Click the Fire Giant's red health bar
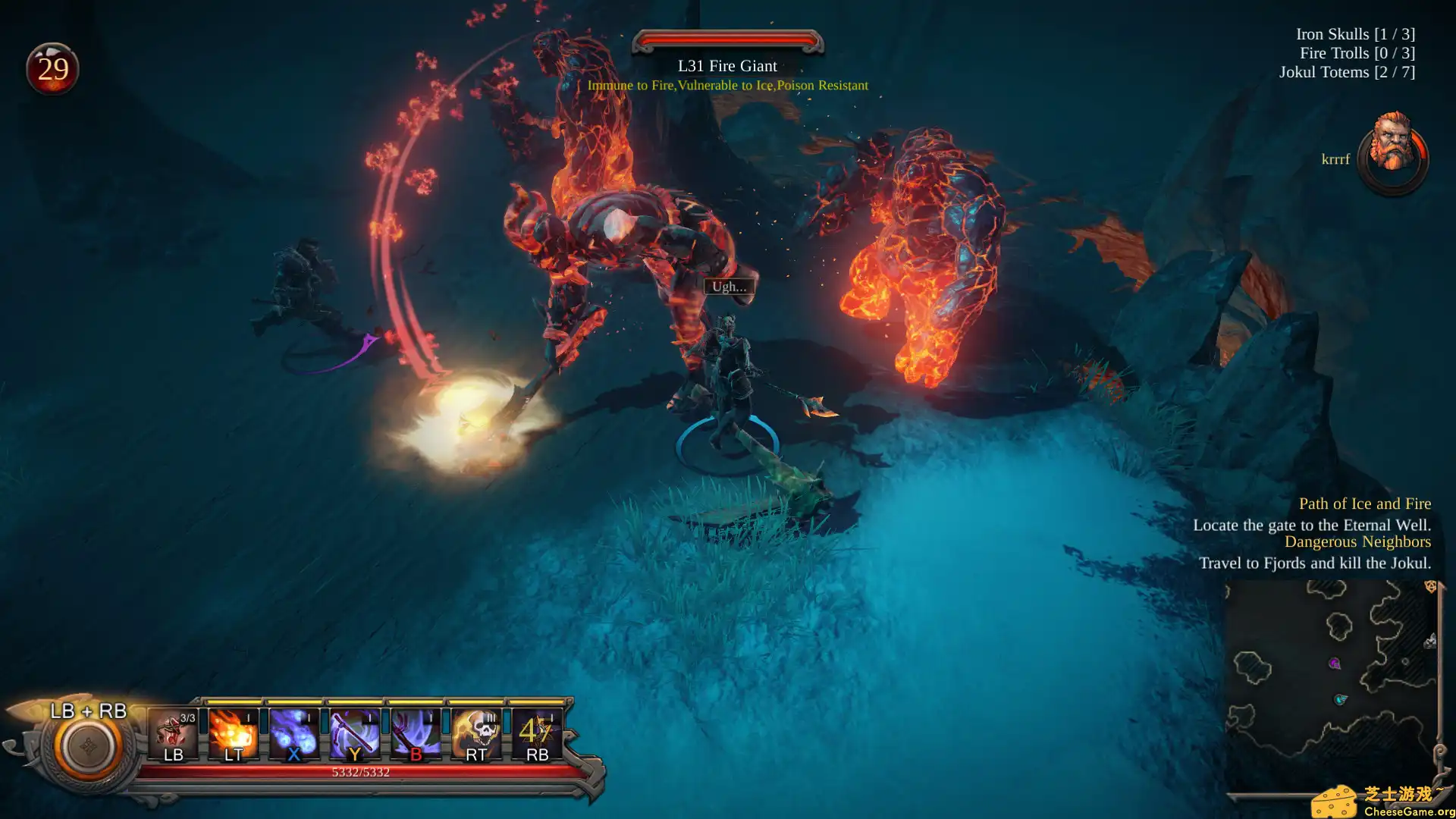Screen dimensions: 1456x819 point(726,41)
